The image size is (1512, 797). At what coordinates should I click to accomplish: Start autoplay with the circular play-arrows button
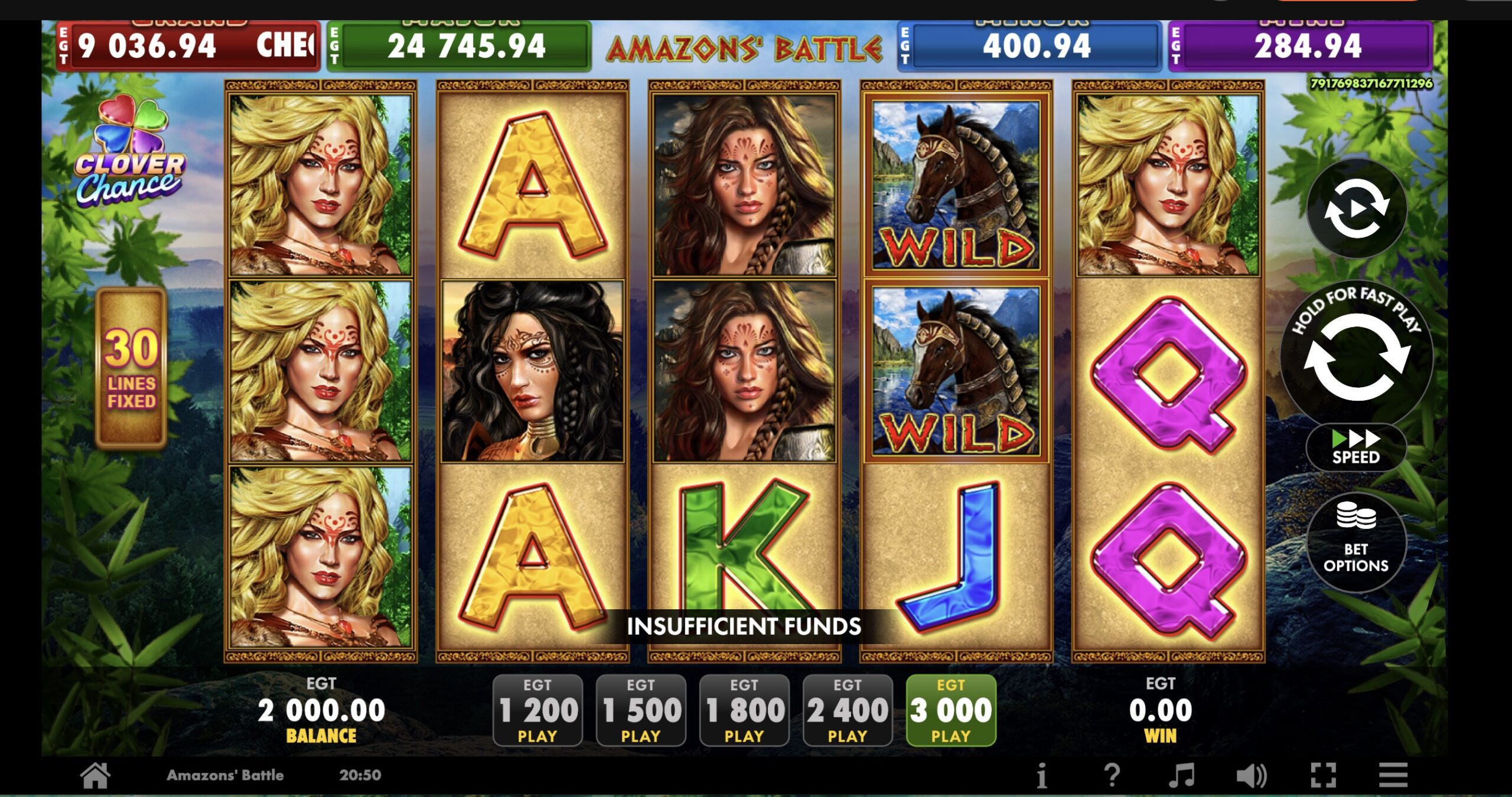coord(1356,208)
